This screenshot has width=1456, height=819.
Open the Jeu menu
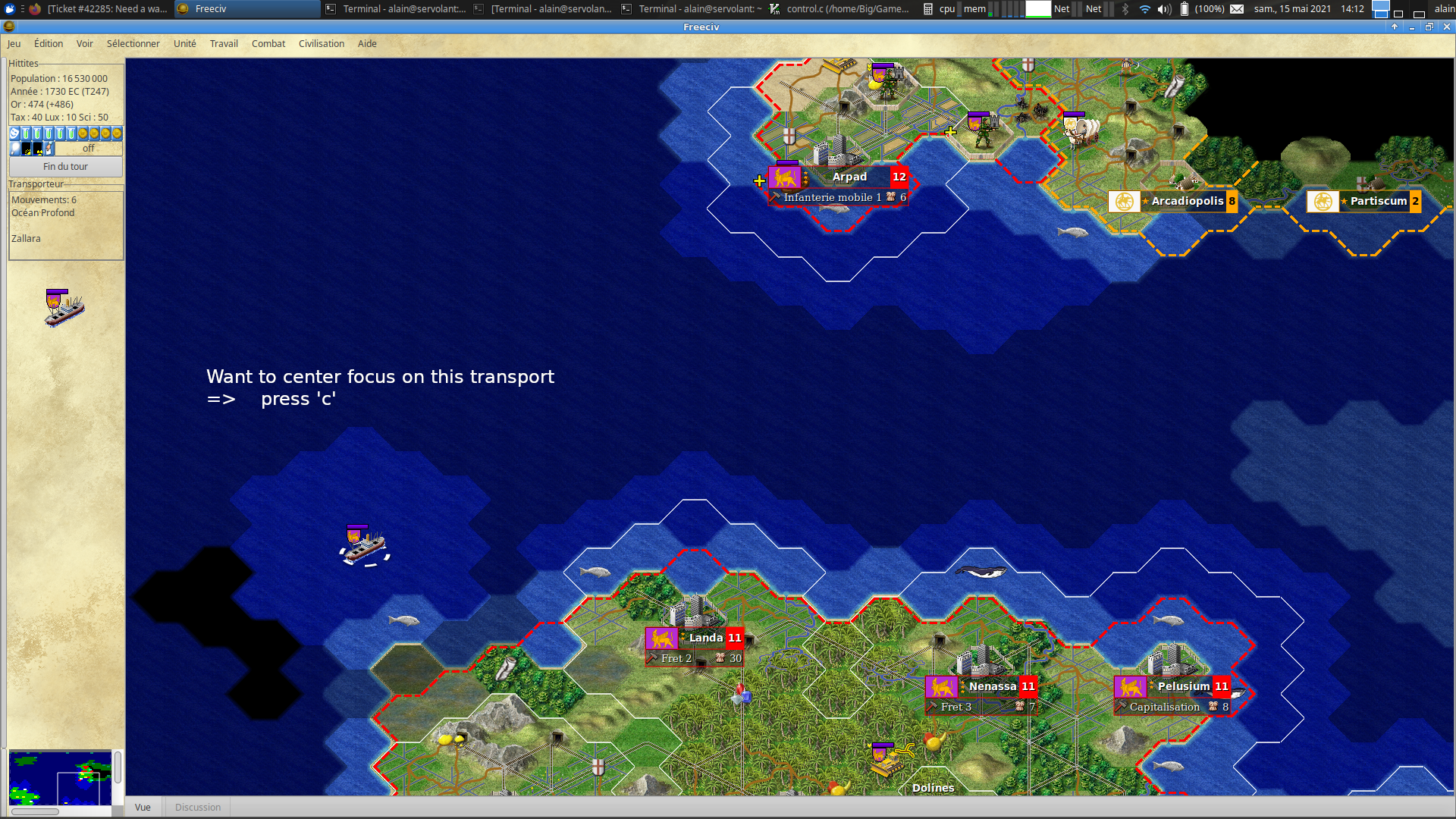pos(14,44)
